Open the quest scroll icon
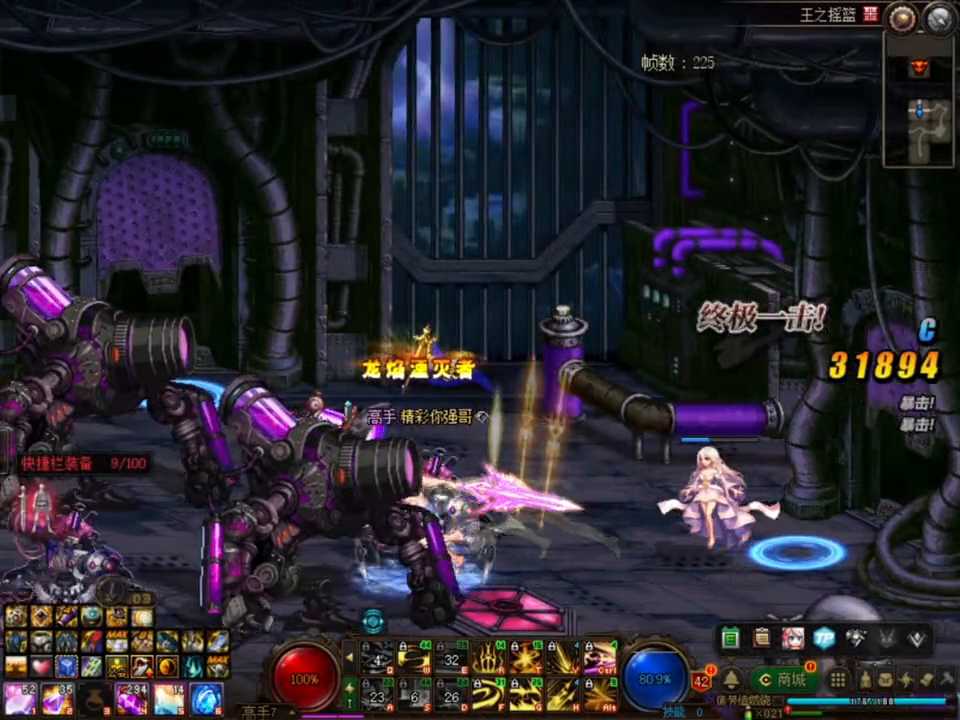The width and height of the screenshot is (960, 720). click(761, 638)
